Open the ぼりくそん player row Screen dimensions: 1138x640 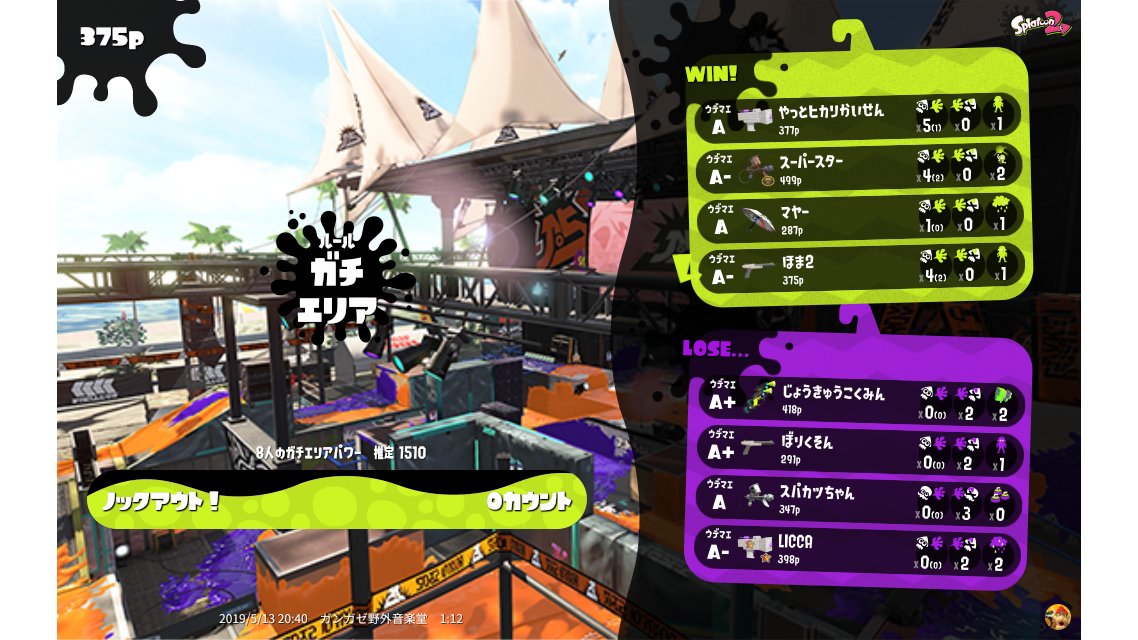pyautogui.click(x=860, y=449)
